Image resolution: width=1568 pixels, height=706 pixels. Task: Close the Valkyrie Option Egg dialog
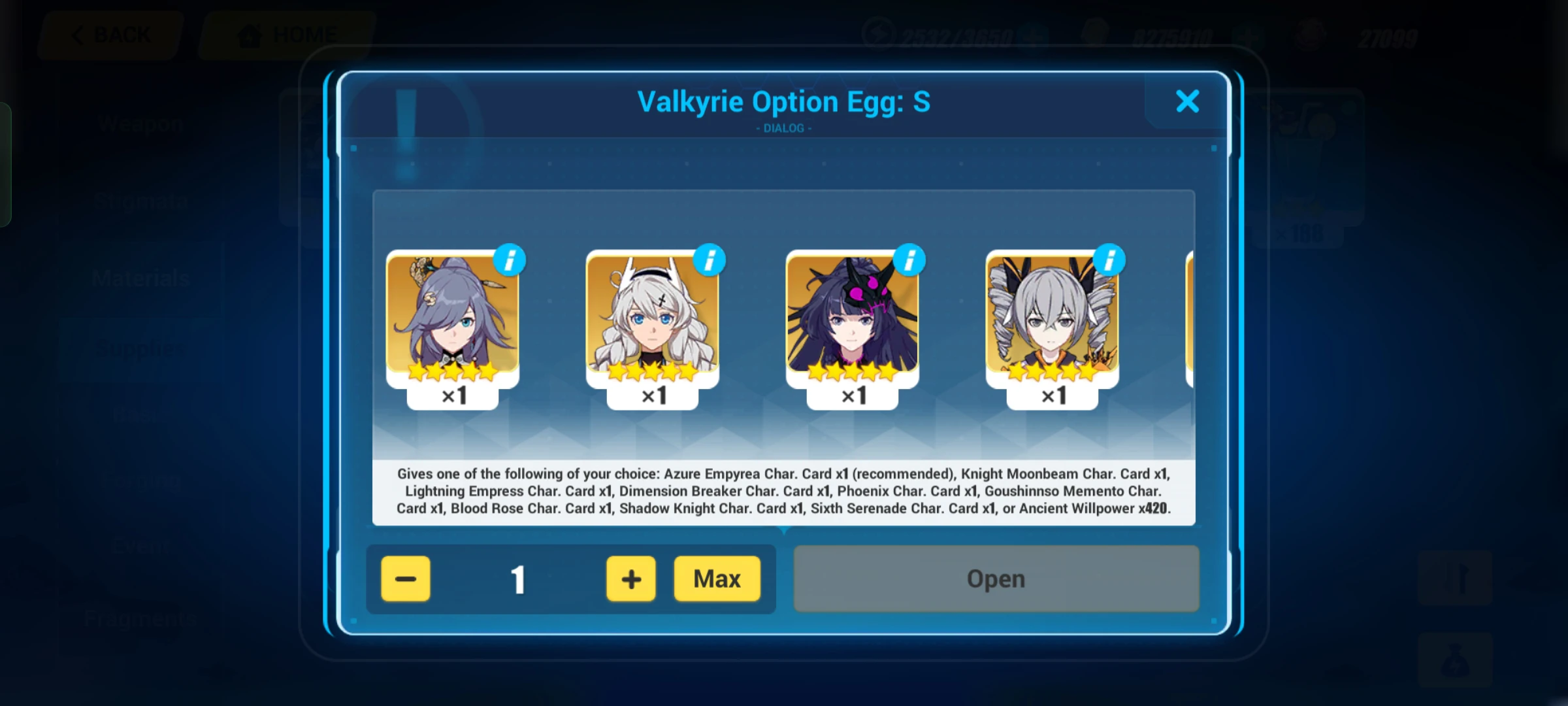tap(1188, 101)
